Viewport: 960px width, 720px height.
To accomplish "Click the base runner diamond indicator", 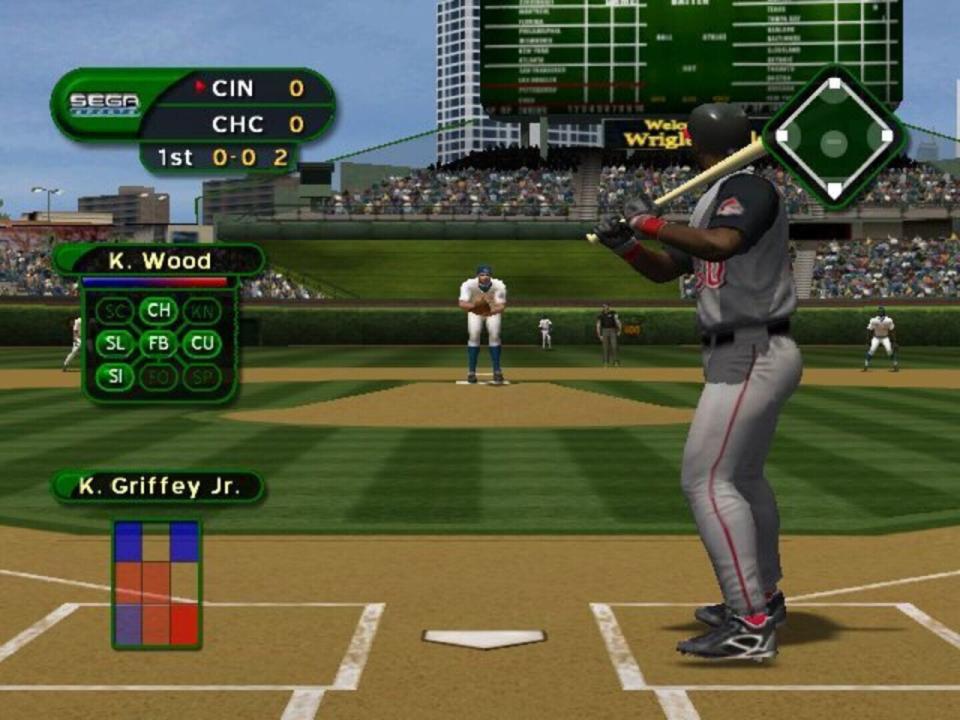I will click(833, 137).
